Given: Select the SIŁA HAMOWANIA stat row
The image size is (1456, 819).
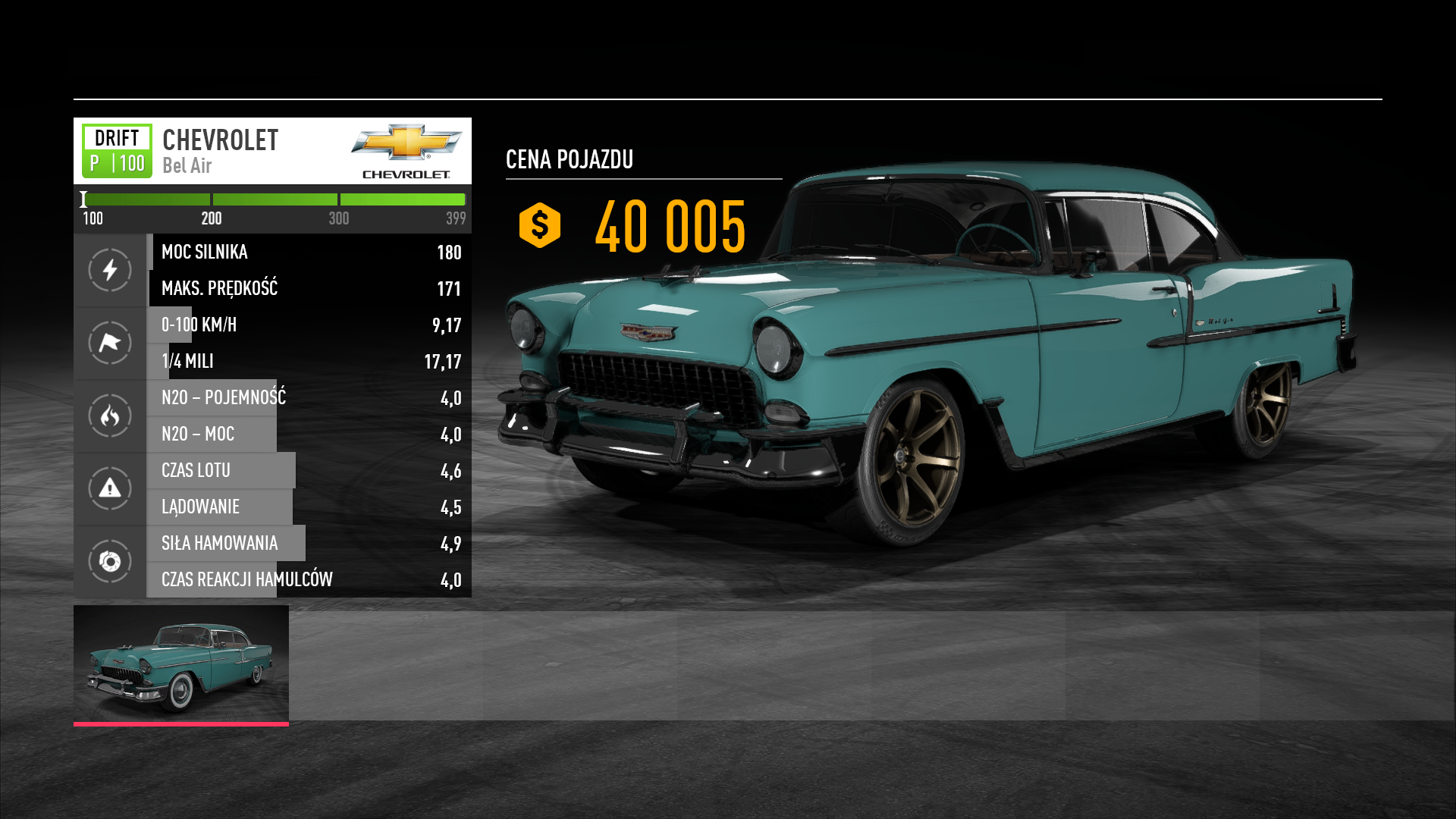Looking at the screenshot, I should tap(309, 543).
